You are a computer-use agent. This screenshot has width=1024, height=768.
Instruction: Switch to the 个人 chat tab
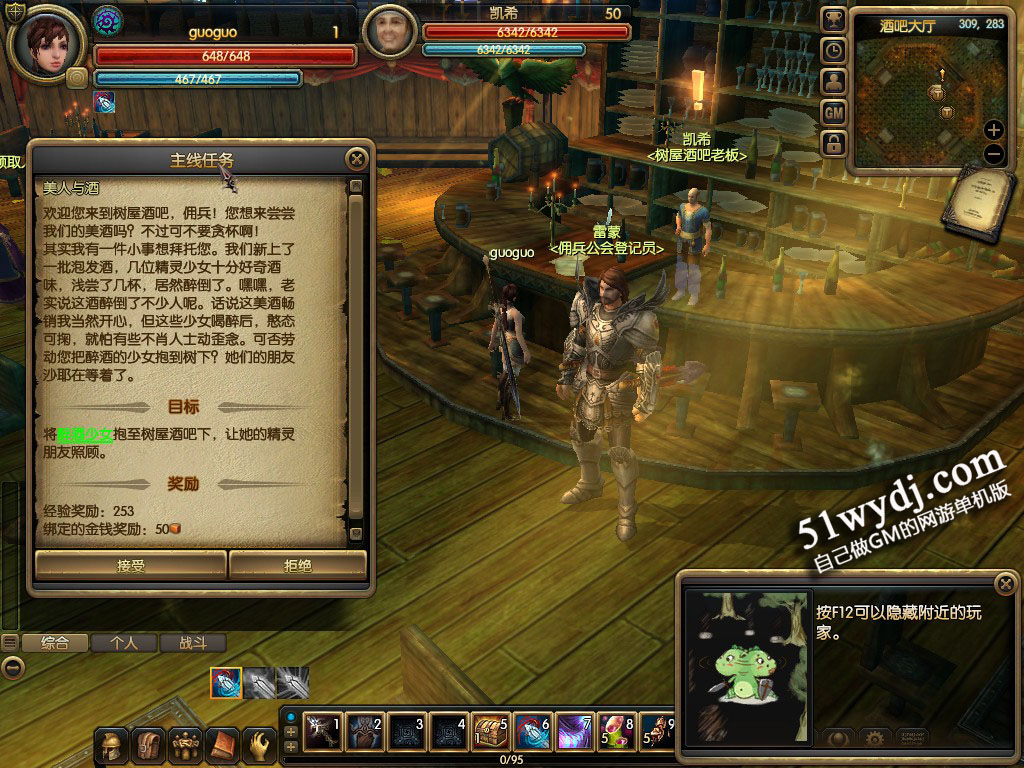pyautogui.click(x=124, y=643)
